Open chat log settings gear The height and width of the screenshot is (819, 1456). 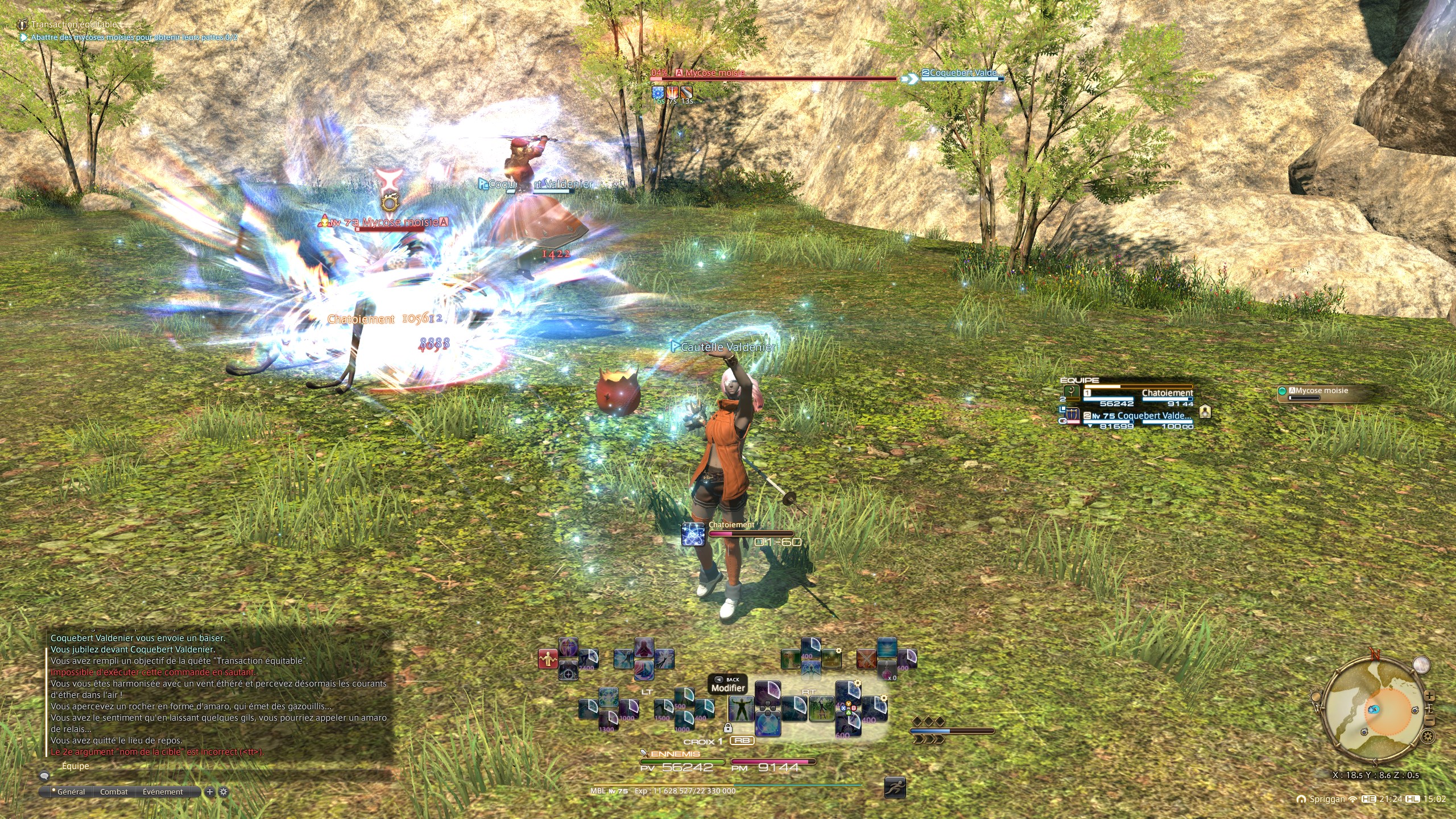pos(224,792)
